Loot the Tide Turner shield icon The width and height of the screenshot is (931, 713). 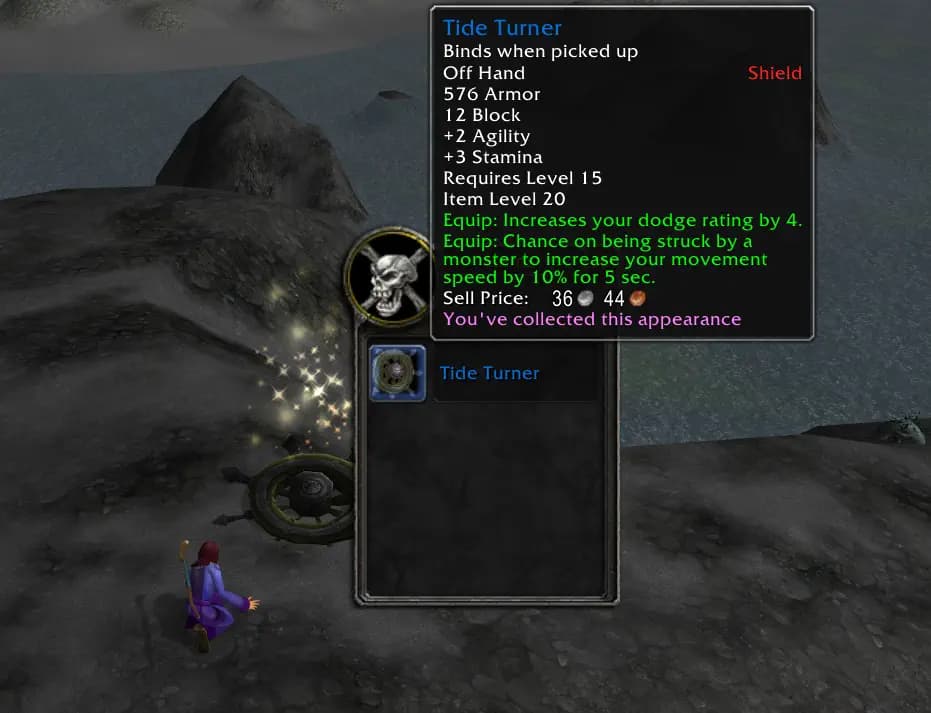point(397,373)
